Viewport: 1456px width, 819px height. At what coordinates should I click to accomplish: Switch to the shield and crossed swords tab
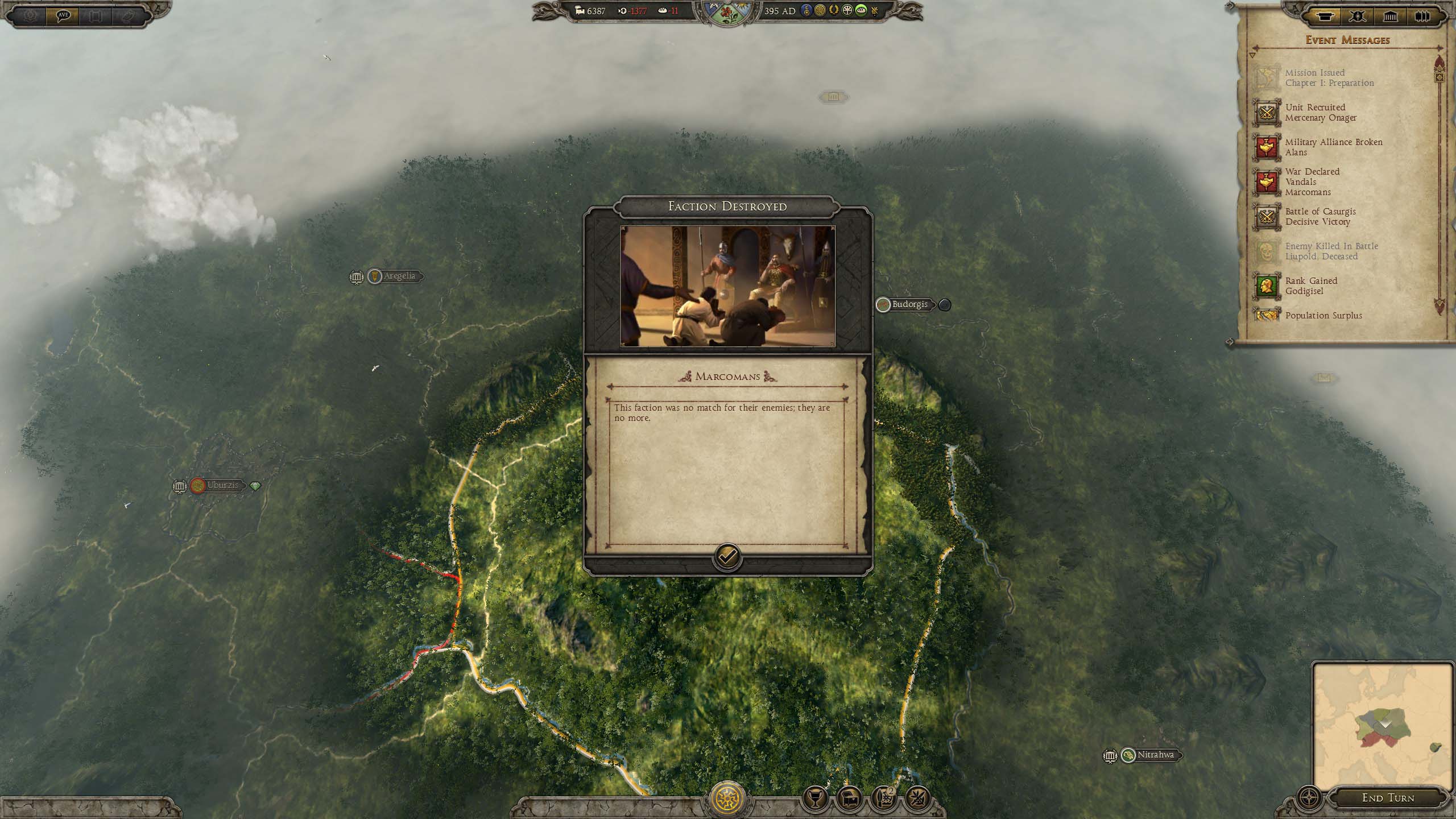click(1357, 16)
